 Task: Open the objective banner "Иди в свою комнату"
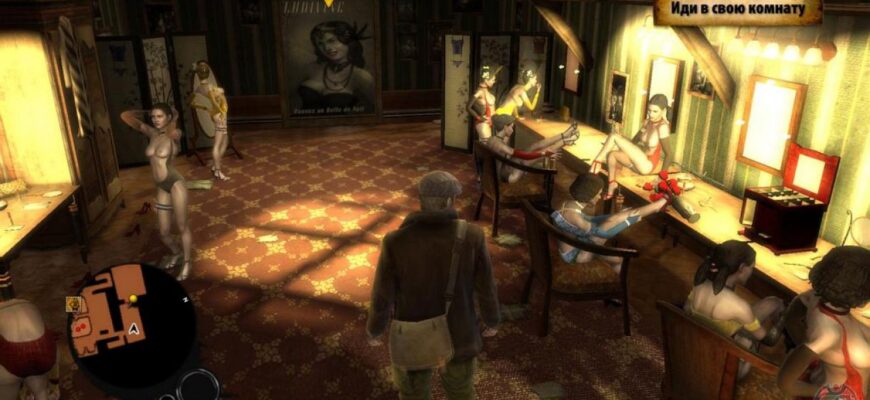click(x=737, y=12)
